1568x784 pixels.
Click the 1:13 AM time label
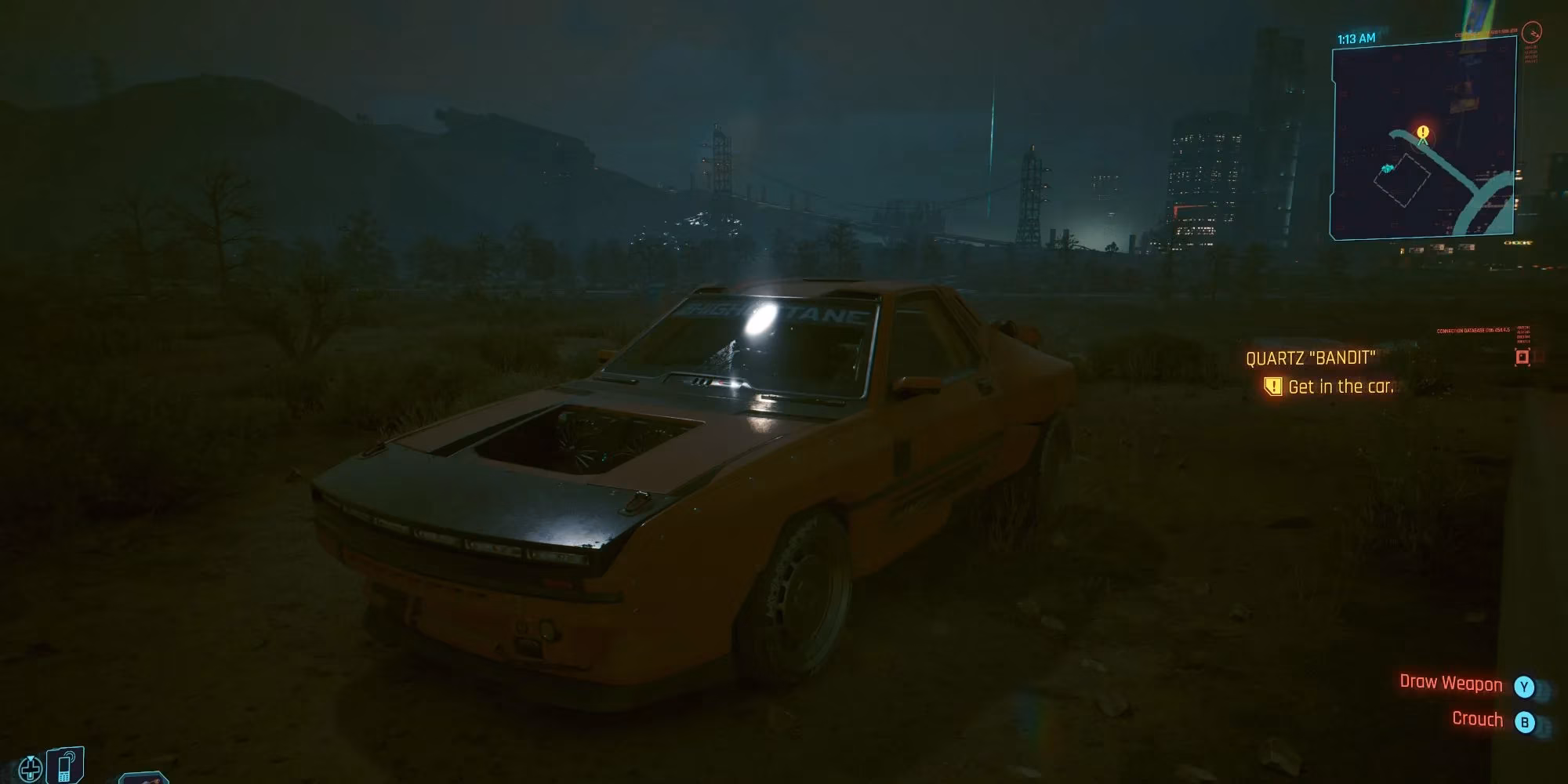pyautogui.click(x=1356, y=35)
